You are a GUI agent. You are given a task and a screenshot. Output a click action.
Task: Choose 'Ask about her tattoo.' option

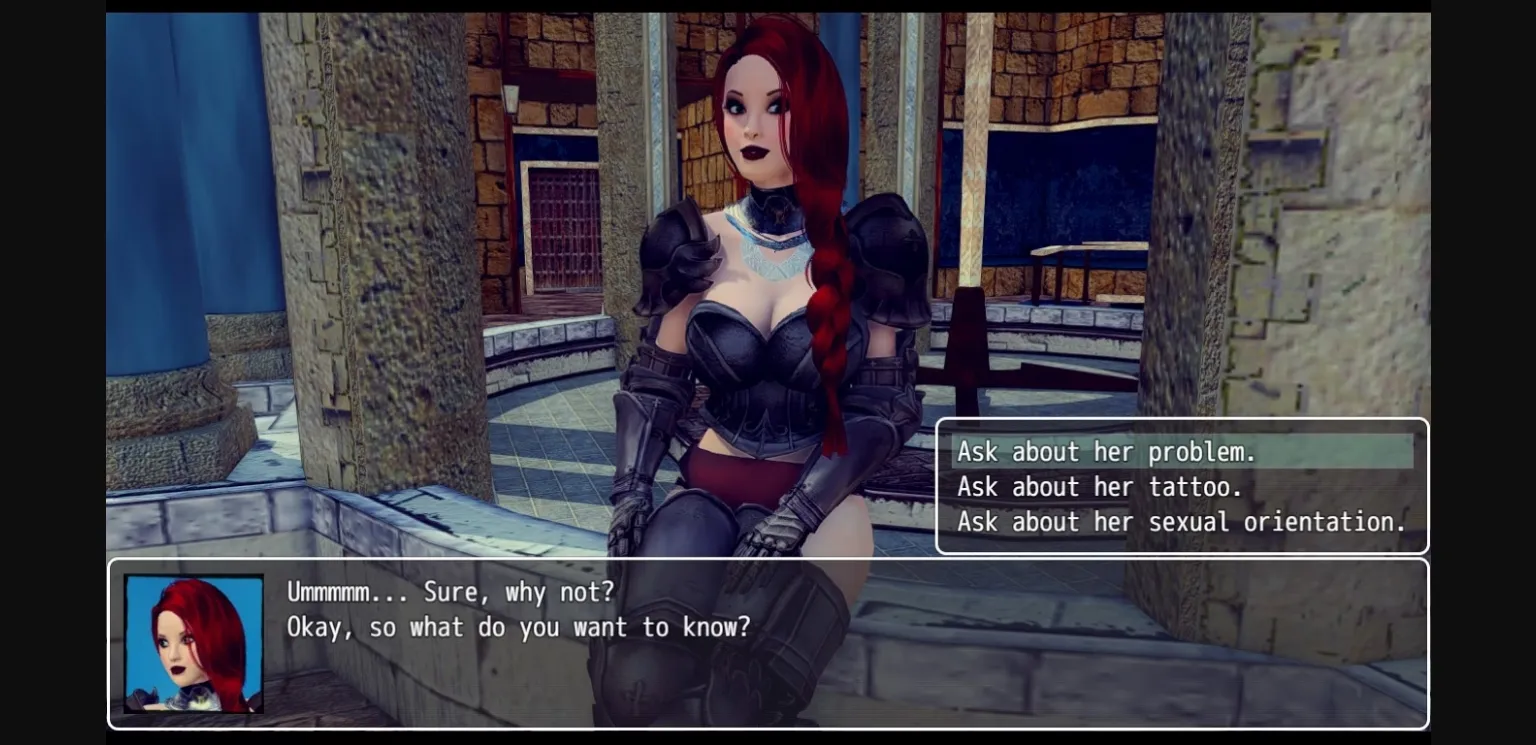pyautogui.click(x=1098, y=487)
